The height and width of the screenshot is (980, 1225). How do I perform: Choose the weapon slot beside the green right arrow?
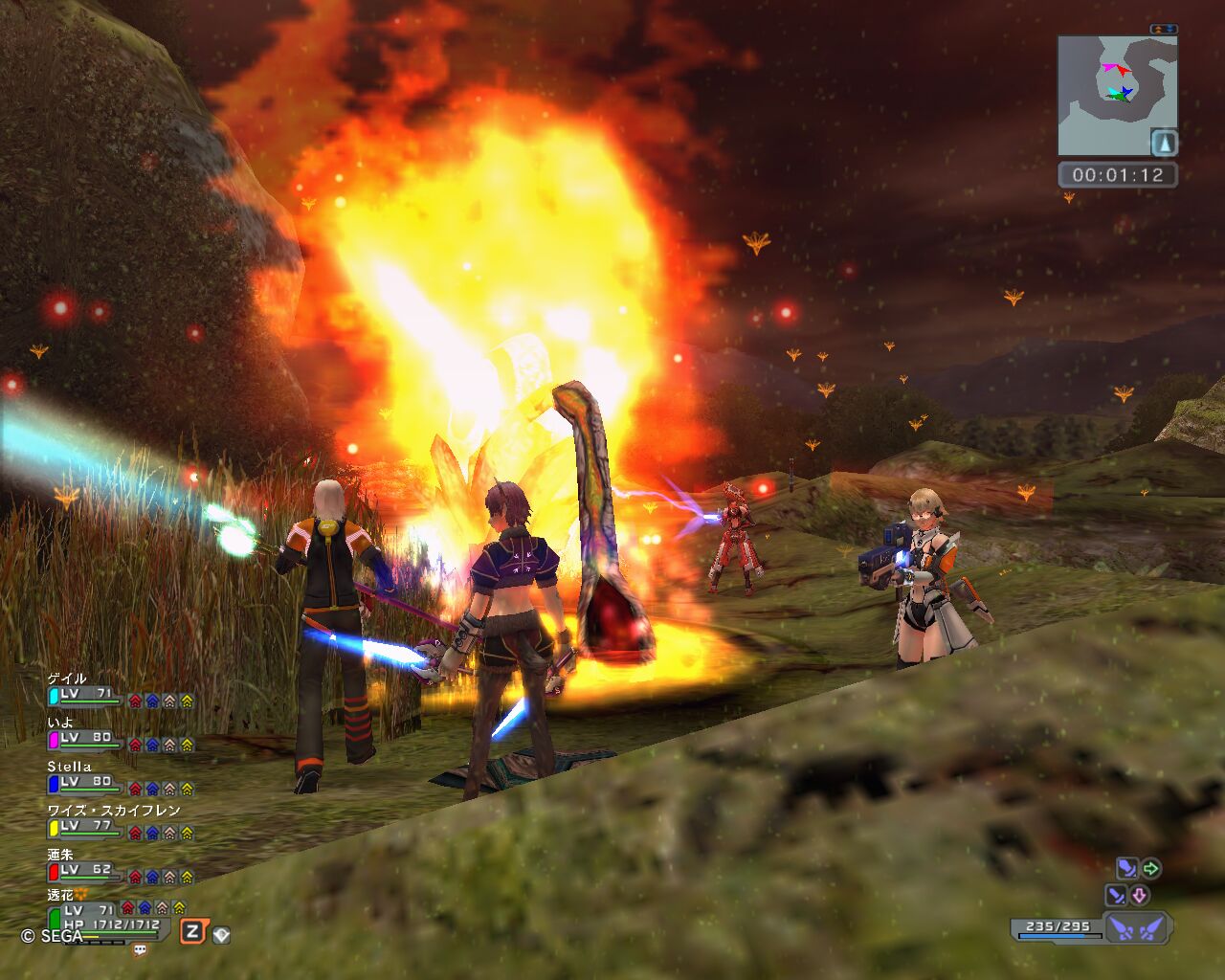click(1127, 869)
